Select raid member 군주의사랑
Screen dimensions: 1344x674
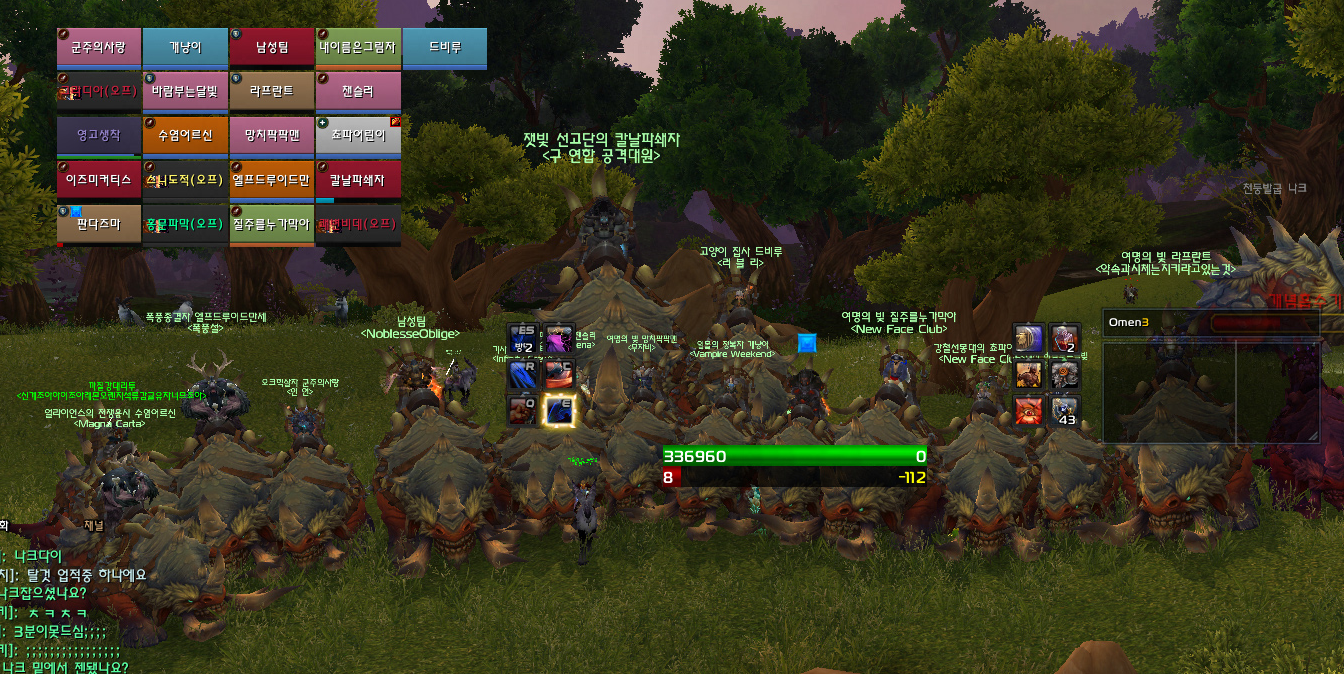point(98,47)
